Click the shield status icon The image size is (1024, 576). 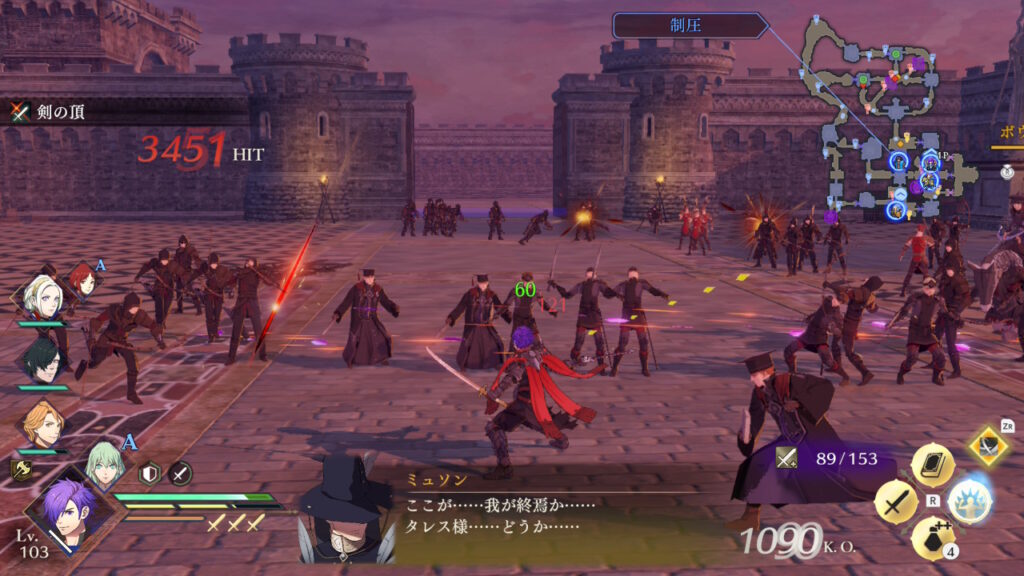[x=150, y=473]
